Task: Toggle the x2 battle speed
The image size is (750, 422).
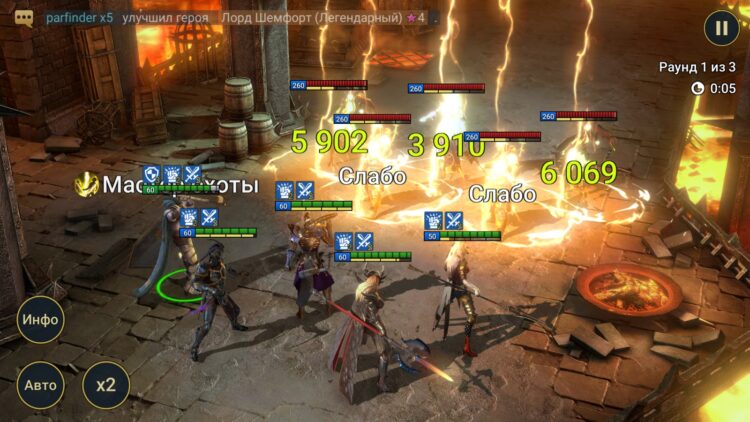Action: [105, 385]
